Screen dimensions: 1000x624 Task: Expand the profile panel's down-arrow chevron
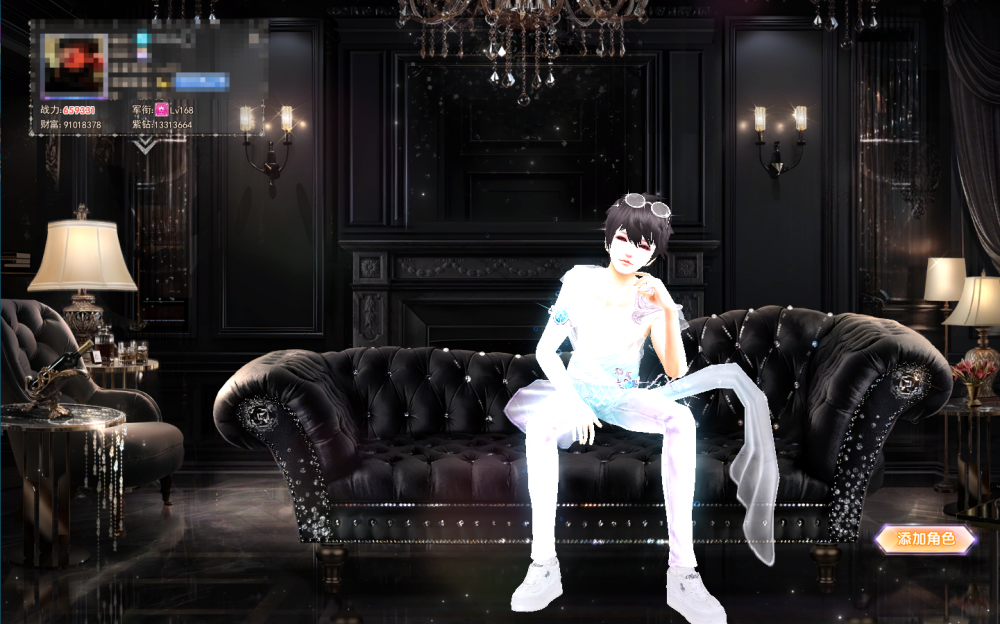pyautogui.click(x=147, y=145)
